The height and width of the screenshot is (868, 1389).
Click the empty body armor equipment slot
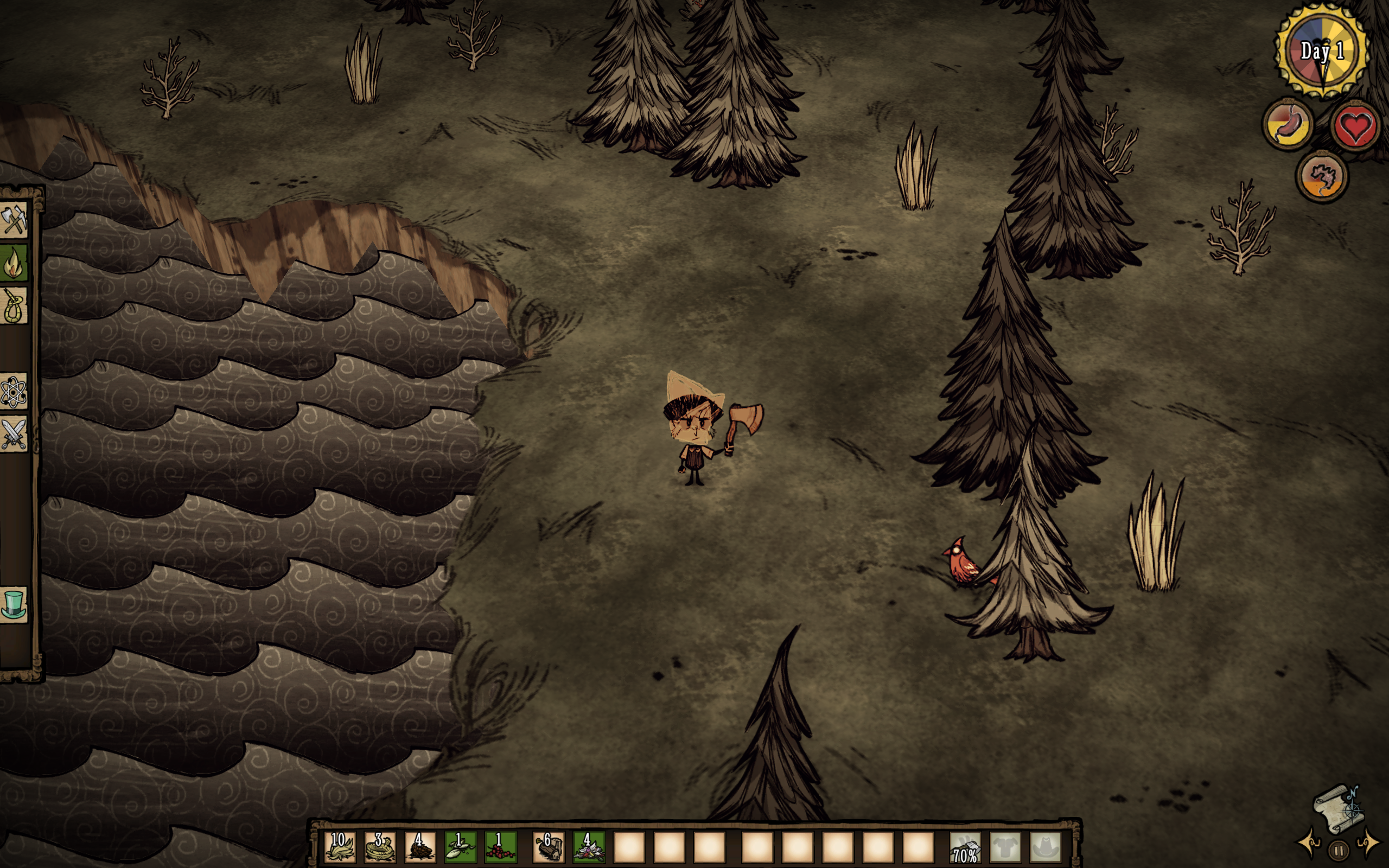(1005, 847)
